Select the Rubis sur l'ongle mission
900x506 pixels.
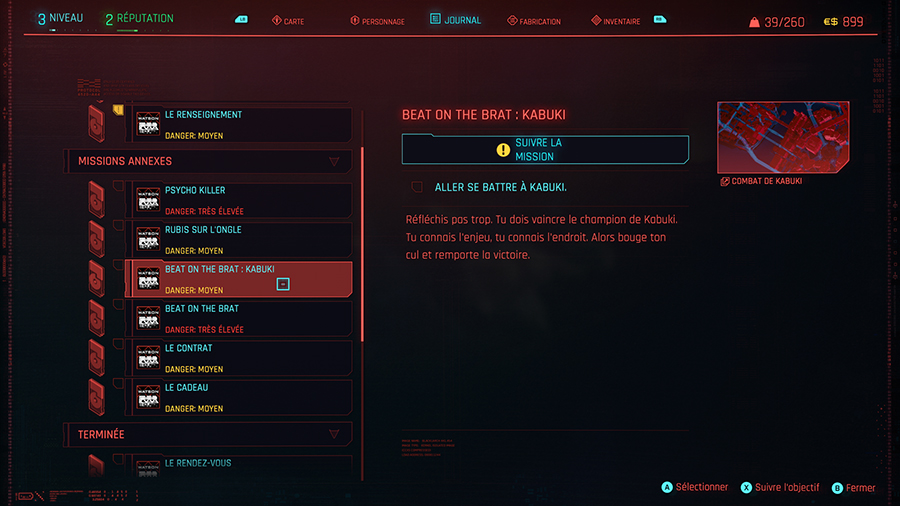click(x=240, y=240)
